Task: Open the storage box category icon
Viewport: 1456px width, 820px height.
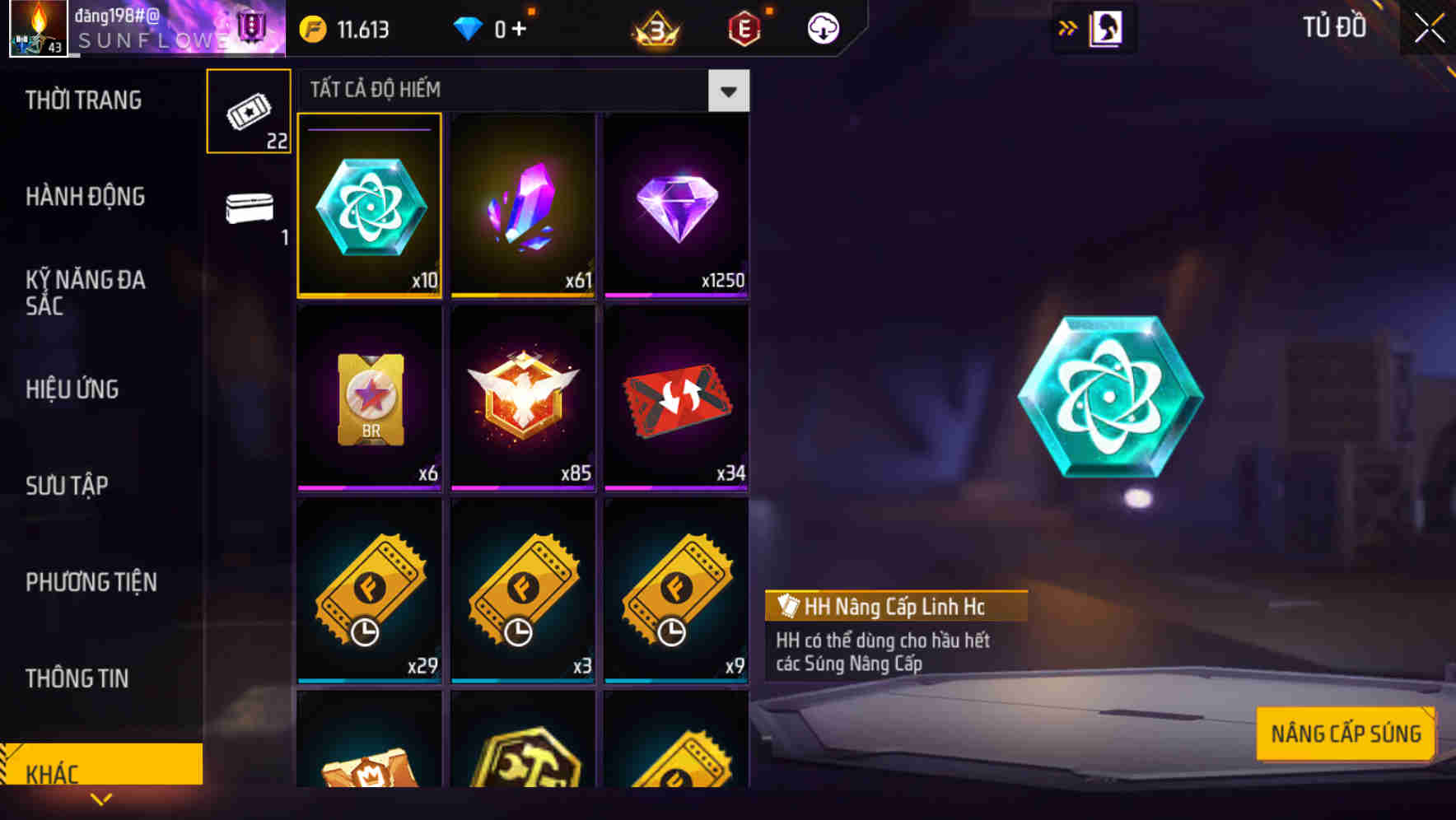Action: (248, 208)
